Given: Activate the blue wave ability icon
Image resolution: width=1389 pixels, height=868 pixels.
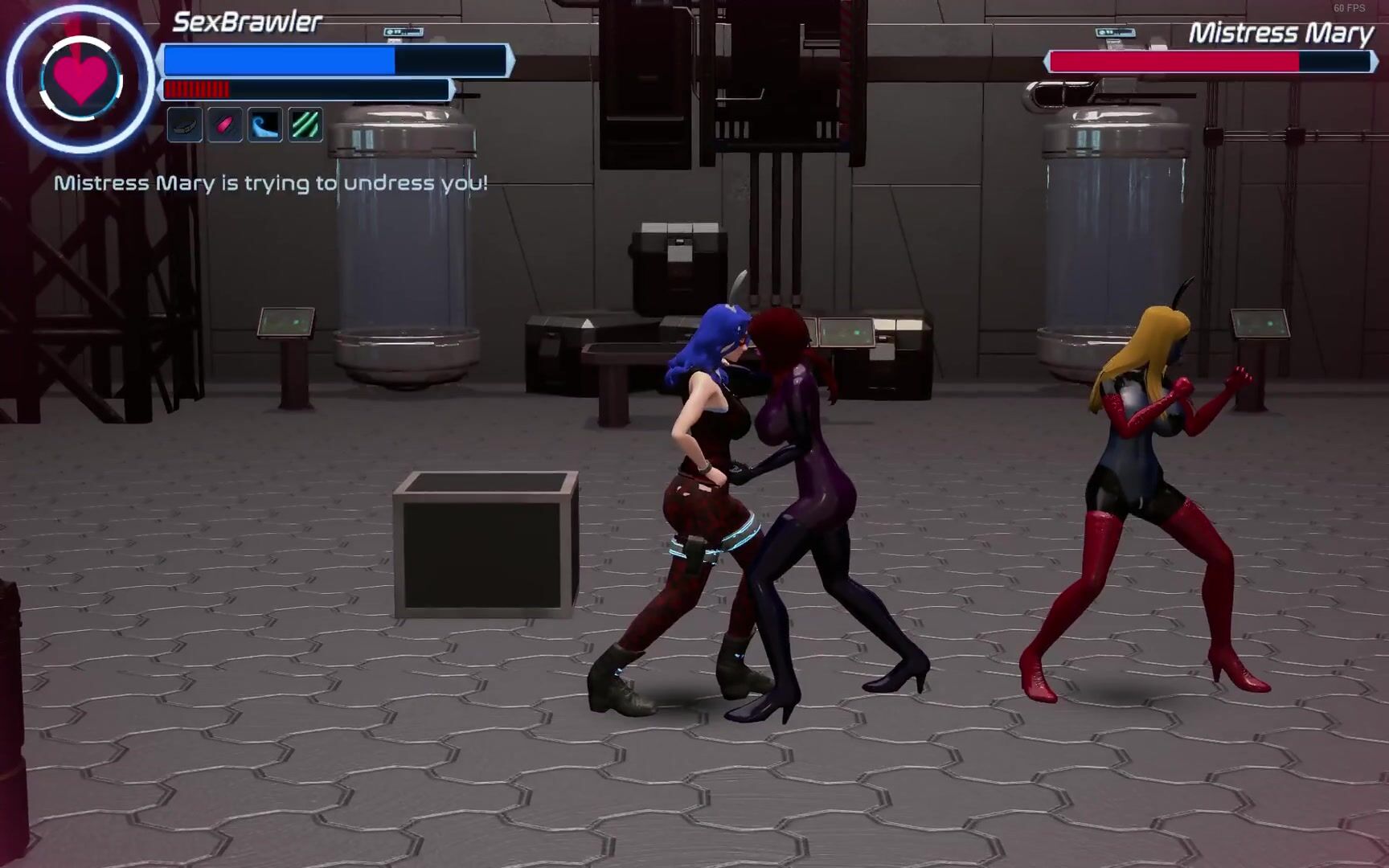Looking at the screenshot, I should click(265, 125).
